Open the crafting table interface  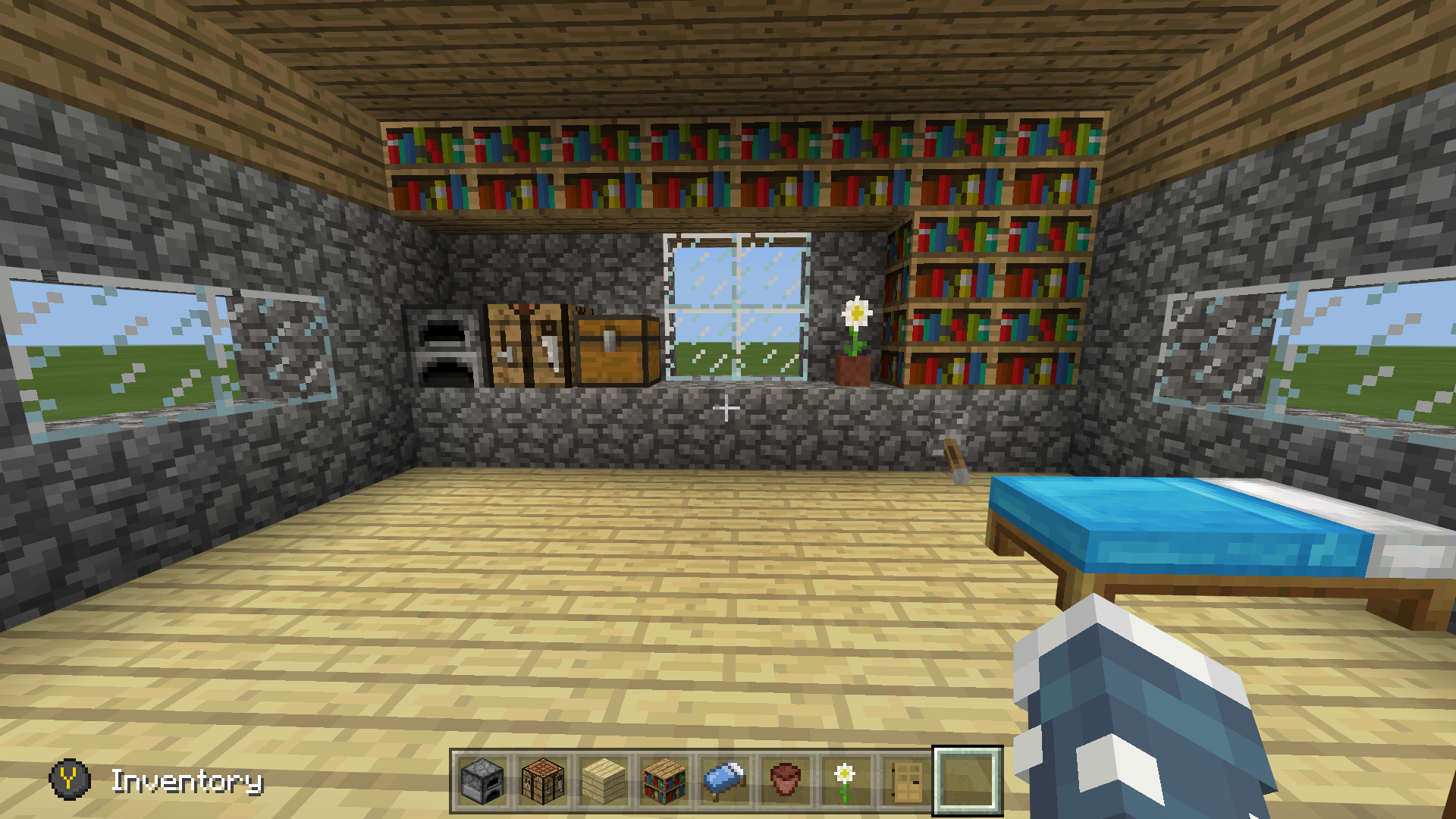pos(529,345)
